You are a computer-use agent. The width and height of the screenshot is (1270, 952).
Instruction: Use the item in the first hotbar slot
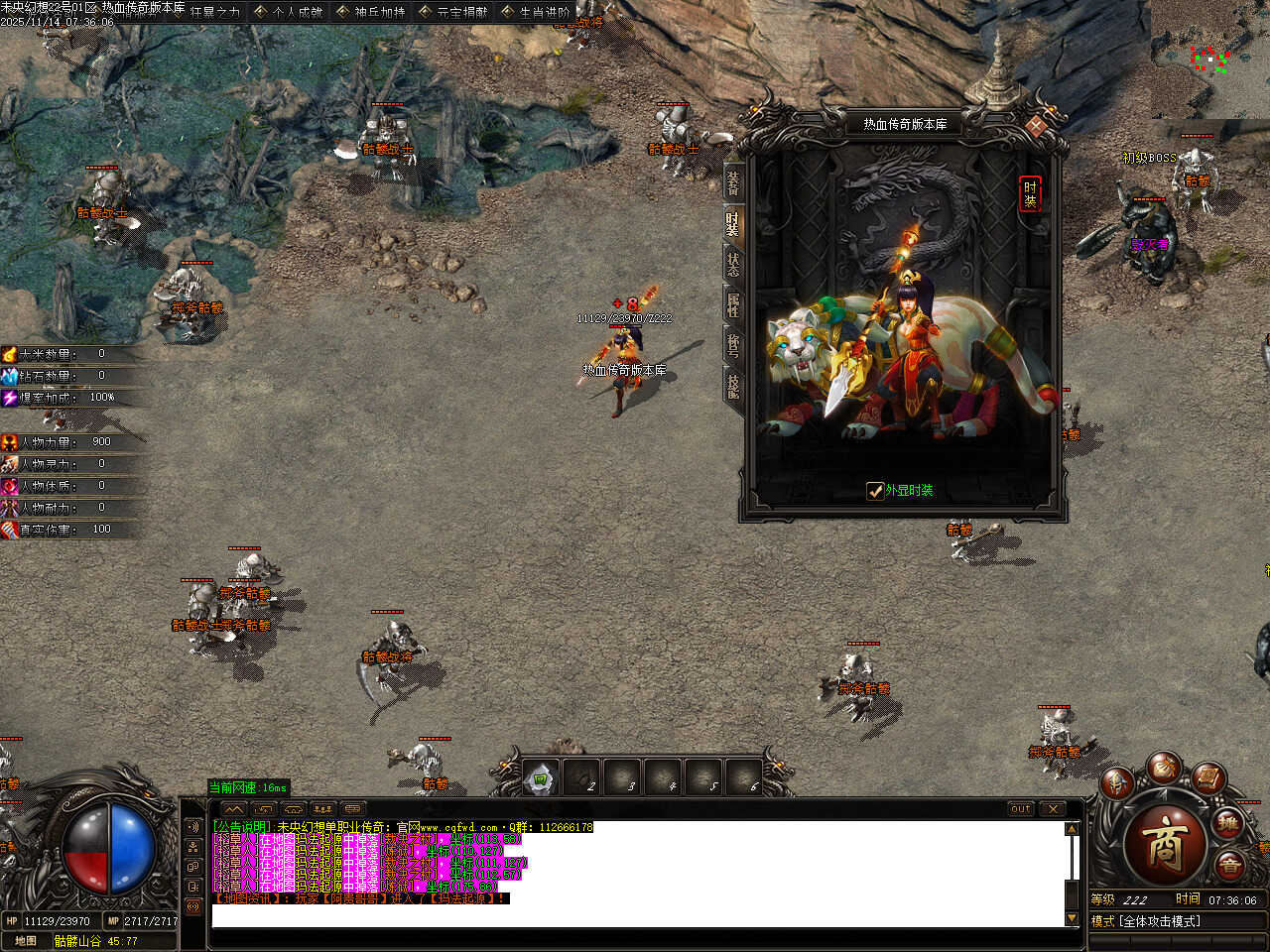[542, 779]
